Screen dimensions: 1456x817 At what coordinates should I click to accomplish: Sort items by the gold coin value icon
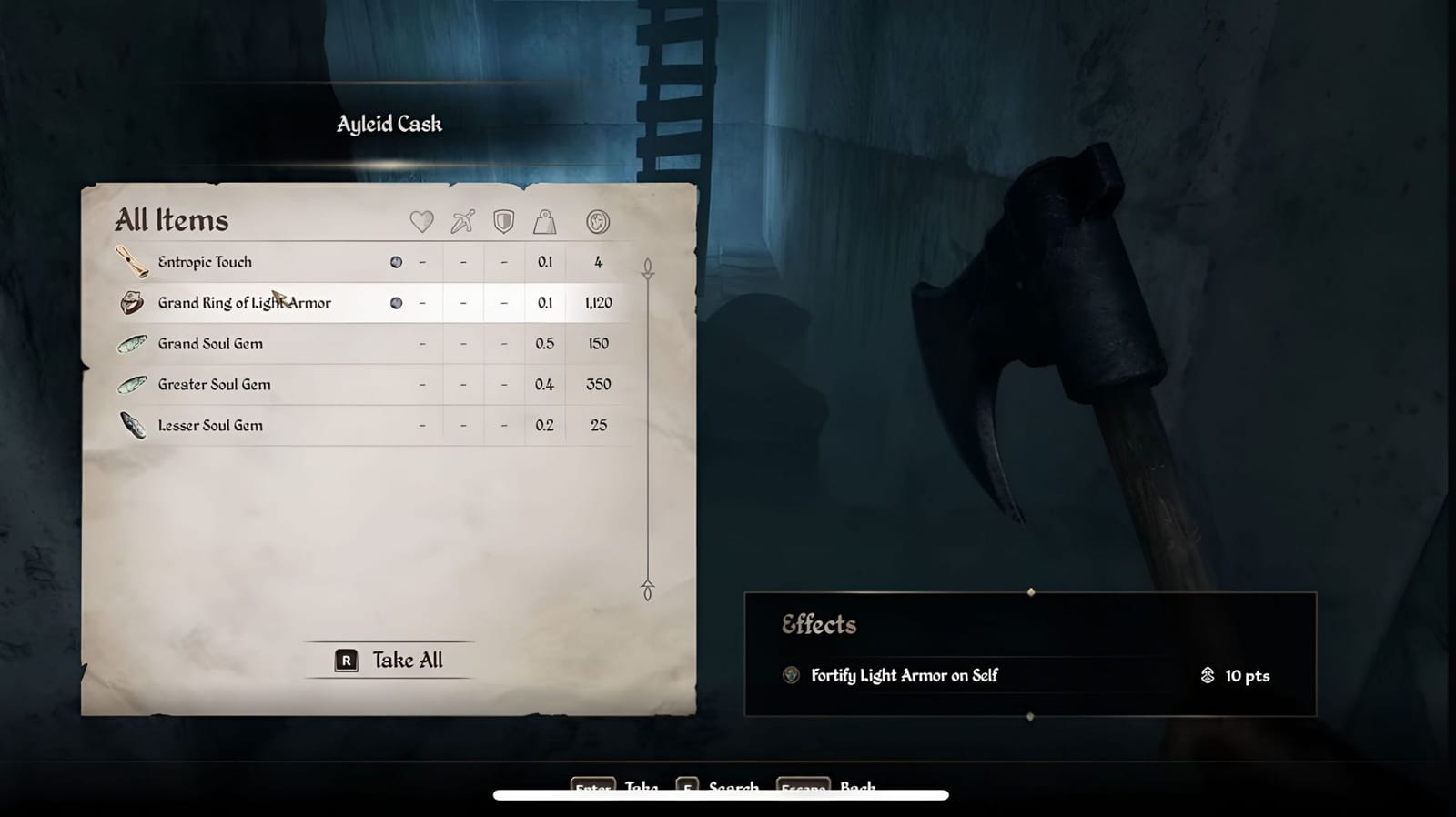pos(598,220)
